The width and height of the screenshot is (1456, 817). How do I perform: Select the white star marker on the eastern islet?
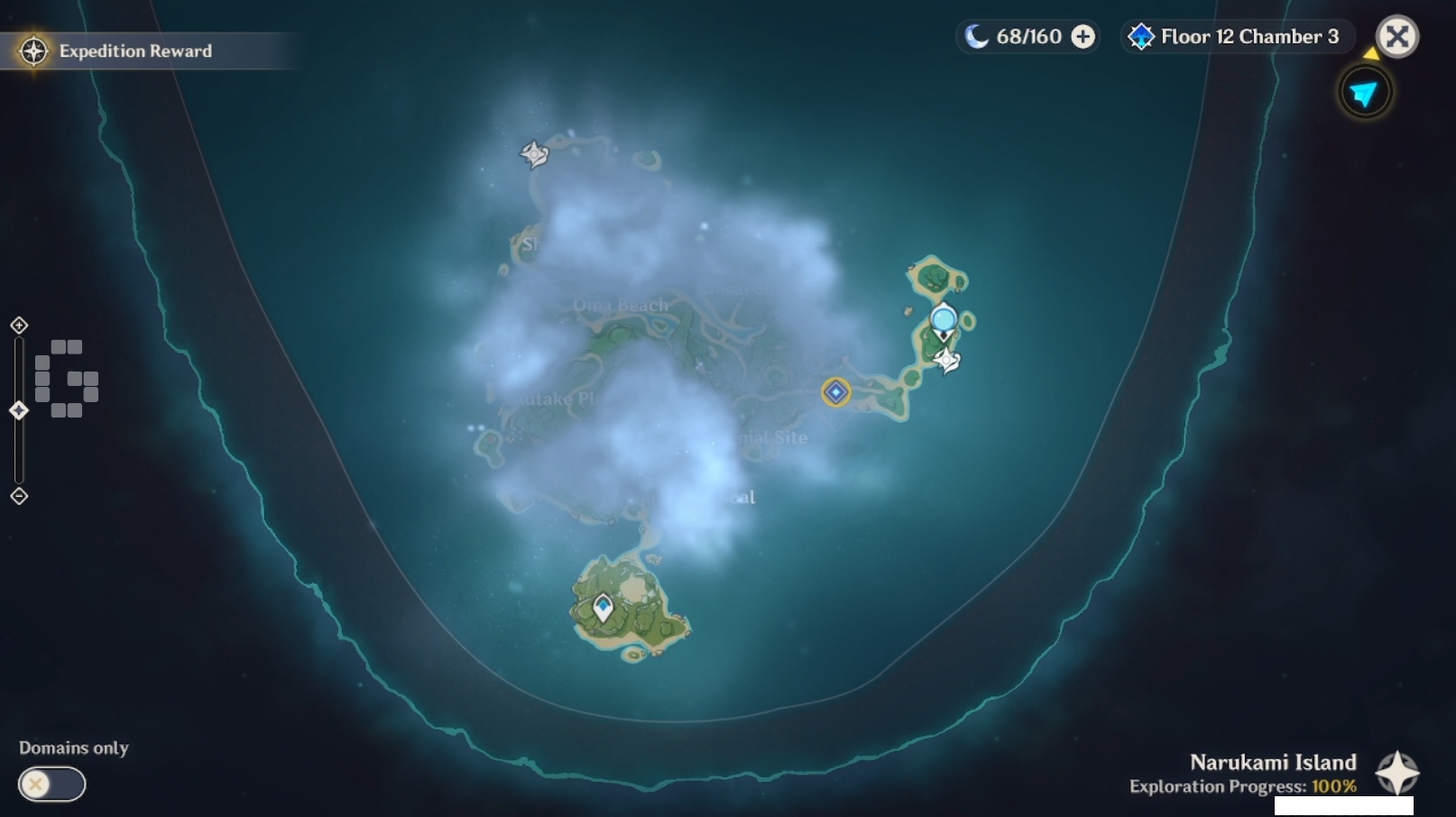click(946, 361)
